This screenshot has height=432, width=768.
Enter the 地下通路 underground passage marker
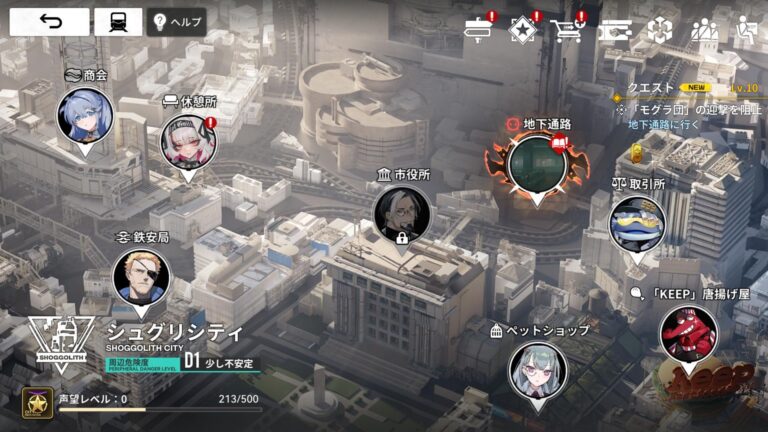click(x=537, y=165)
